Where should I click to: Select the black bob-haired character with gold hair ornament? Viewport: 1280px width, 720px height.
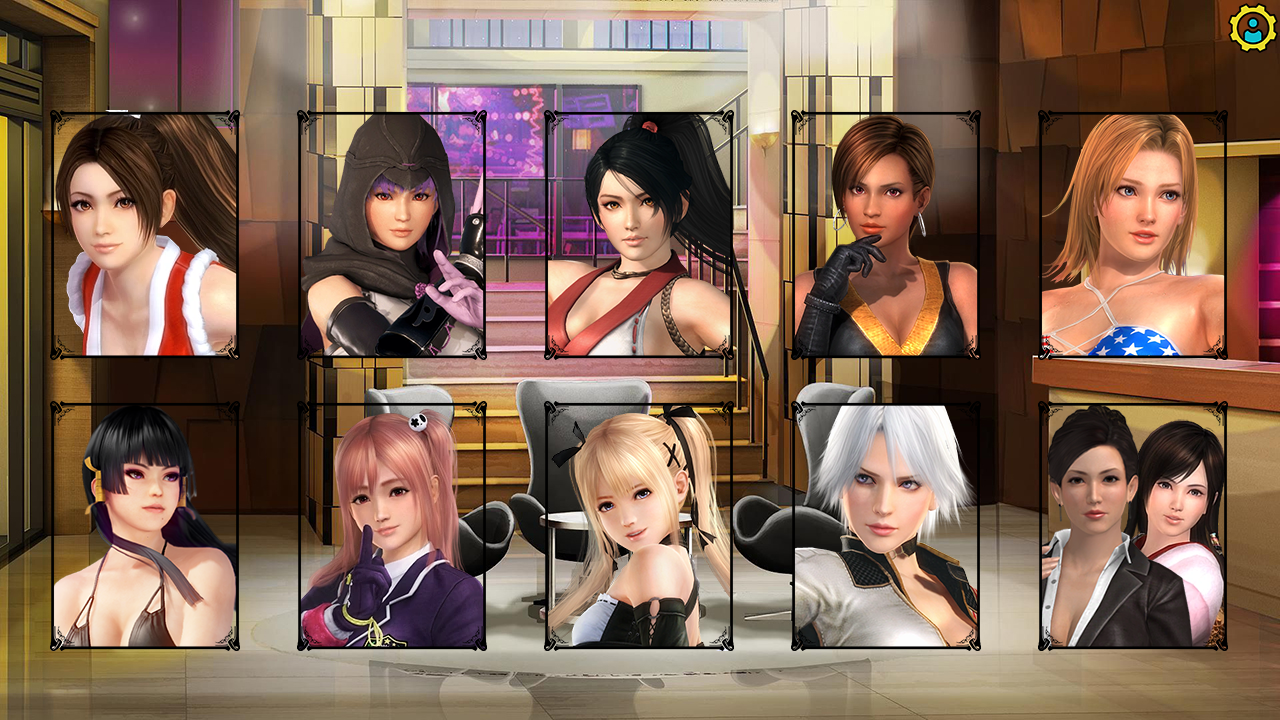coord(145,526)
